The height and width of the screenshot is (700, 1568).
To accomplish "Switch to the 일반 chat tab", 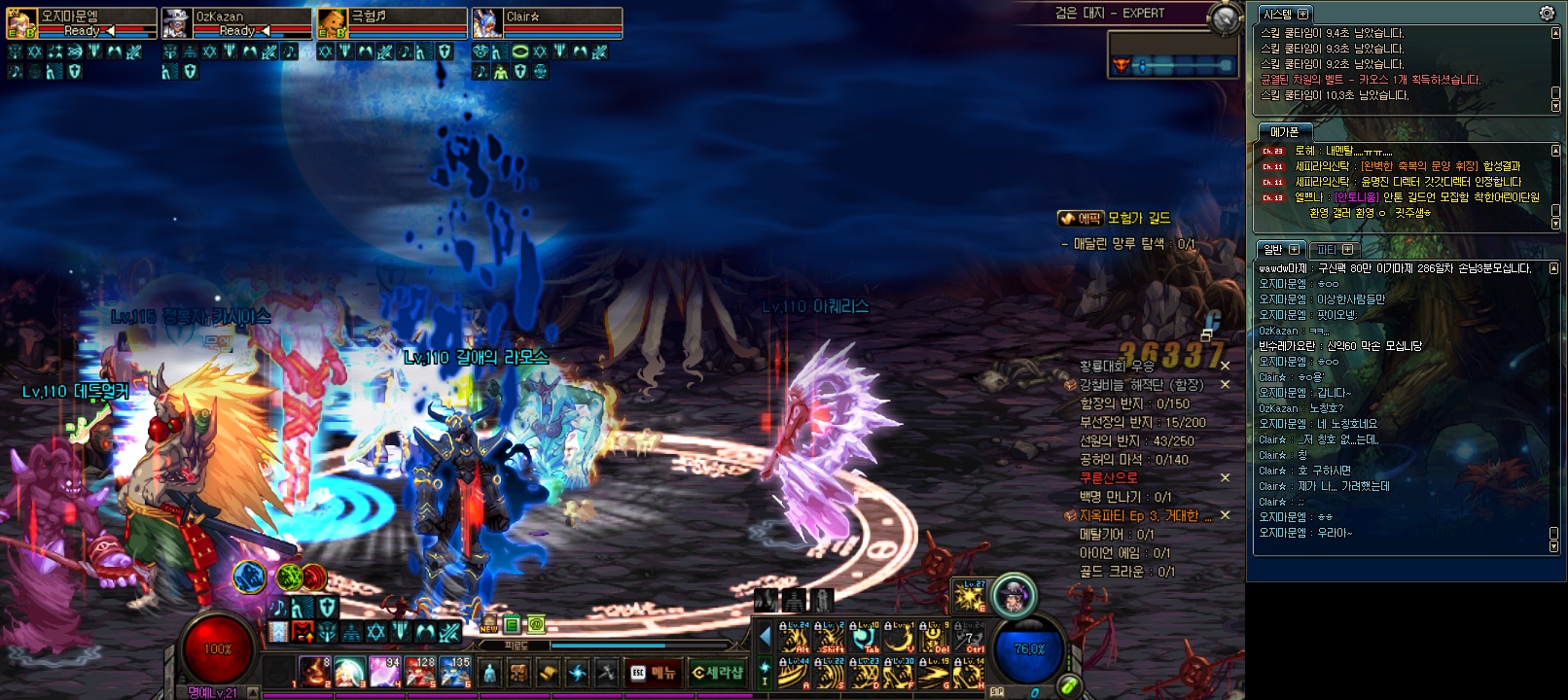I will (x=1273, y=249).
